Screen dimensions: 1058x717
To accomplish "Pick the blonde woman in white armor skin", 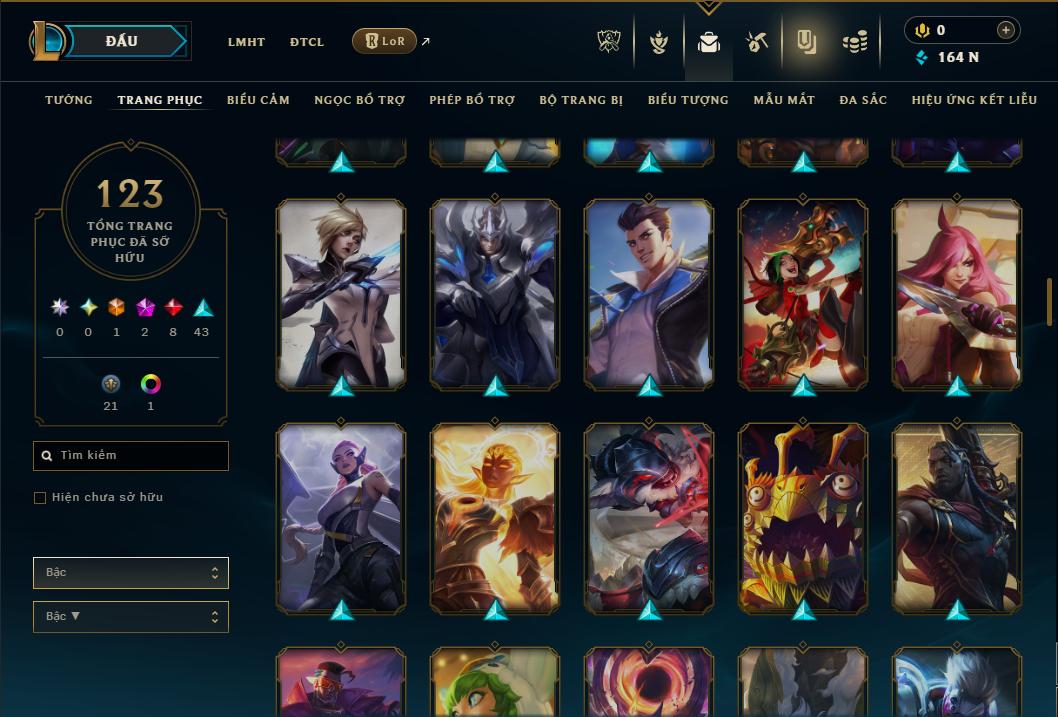I will coord(341,294).
